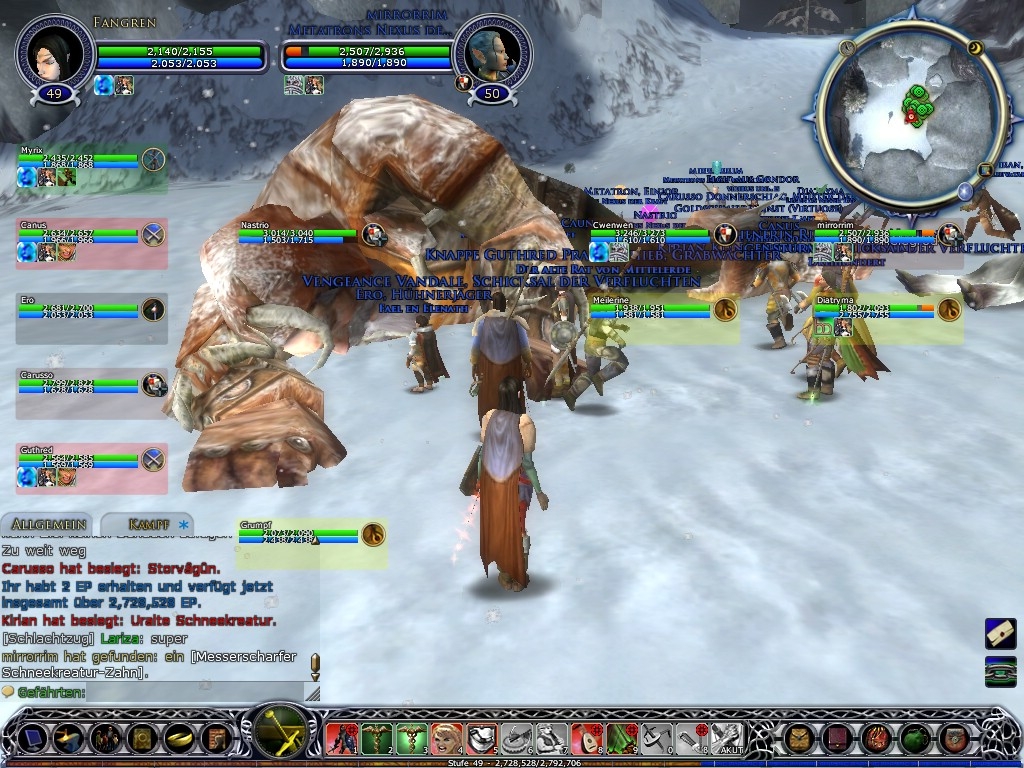1024x768 pixels.
Task: Click Cwenwen's raid frame
Action: [650, 236]
